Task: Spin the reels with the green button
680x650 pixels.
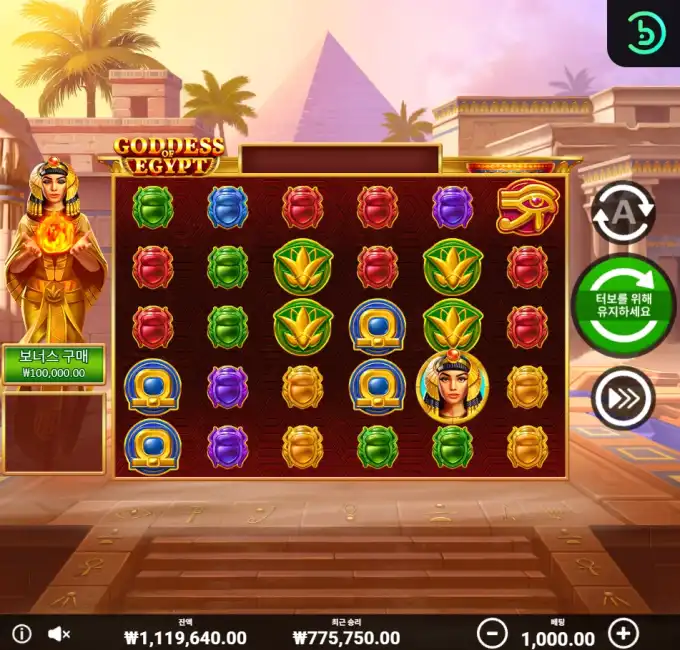Action: 623,305
